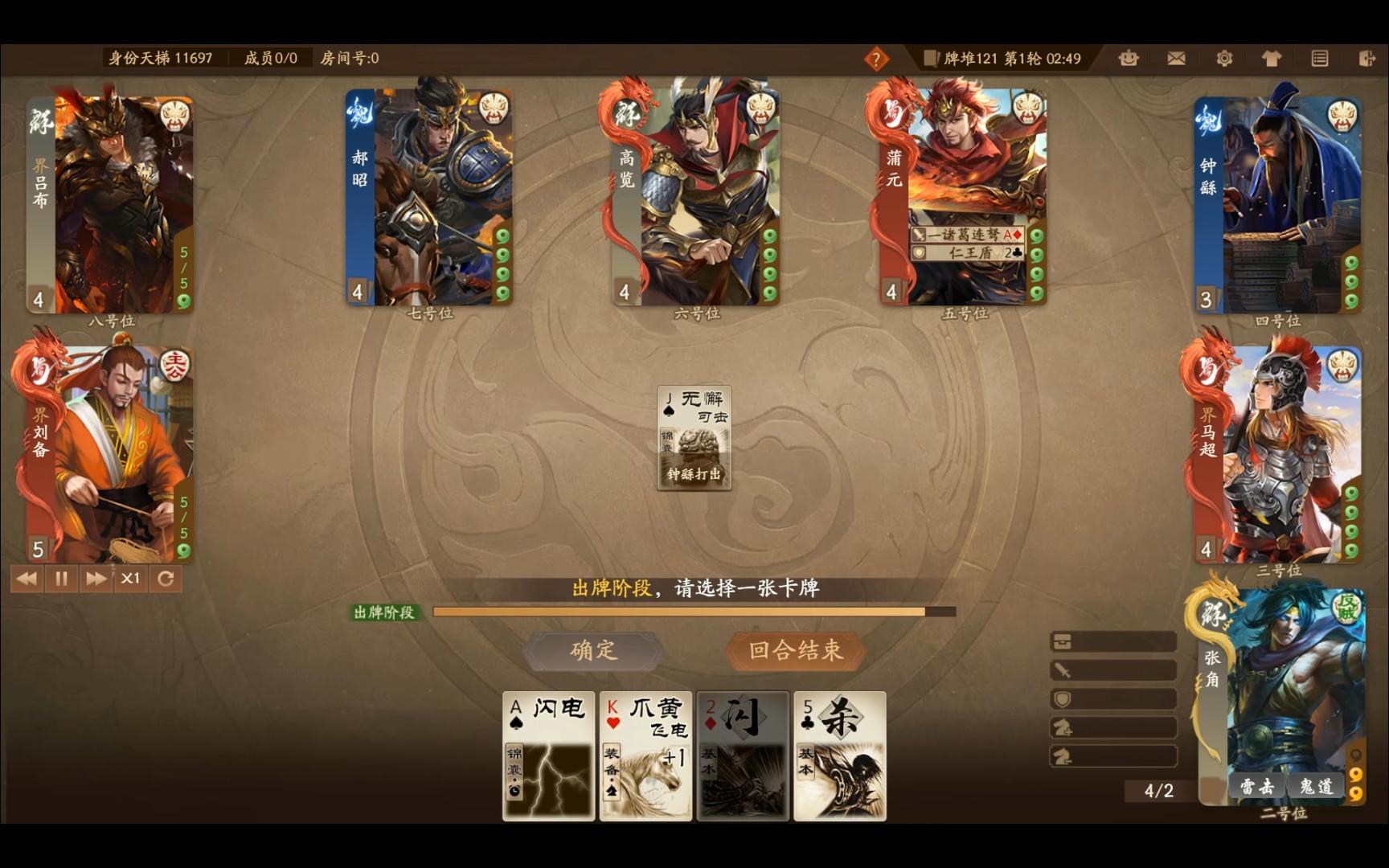This screenshot has width=1389, height=868.
Task: Click the orange question mark help icon
Action: [x=875, y=58]
